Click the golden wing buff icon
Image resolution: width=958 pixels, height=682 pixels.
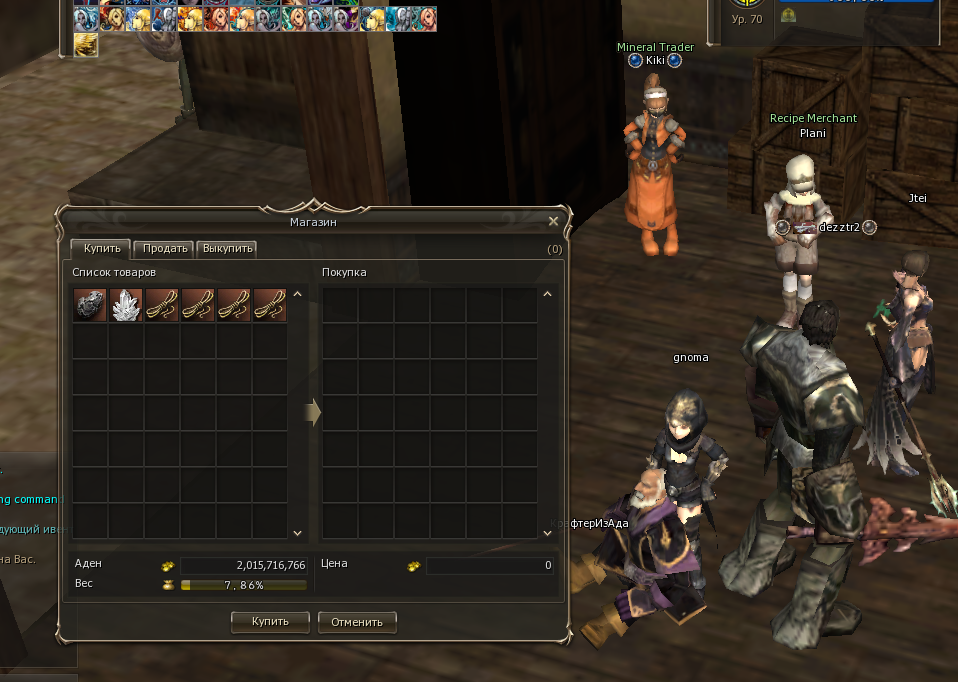point(86,45)
